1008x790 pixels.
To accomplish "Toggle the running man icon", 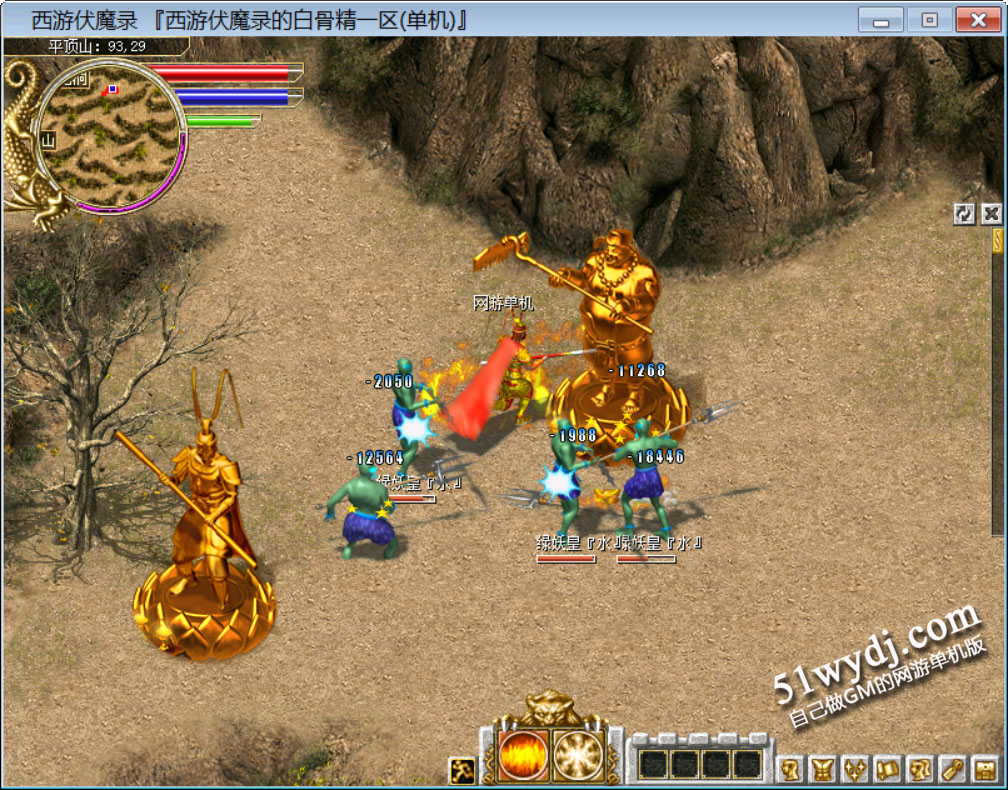I will click(x=462, y=770).
